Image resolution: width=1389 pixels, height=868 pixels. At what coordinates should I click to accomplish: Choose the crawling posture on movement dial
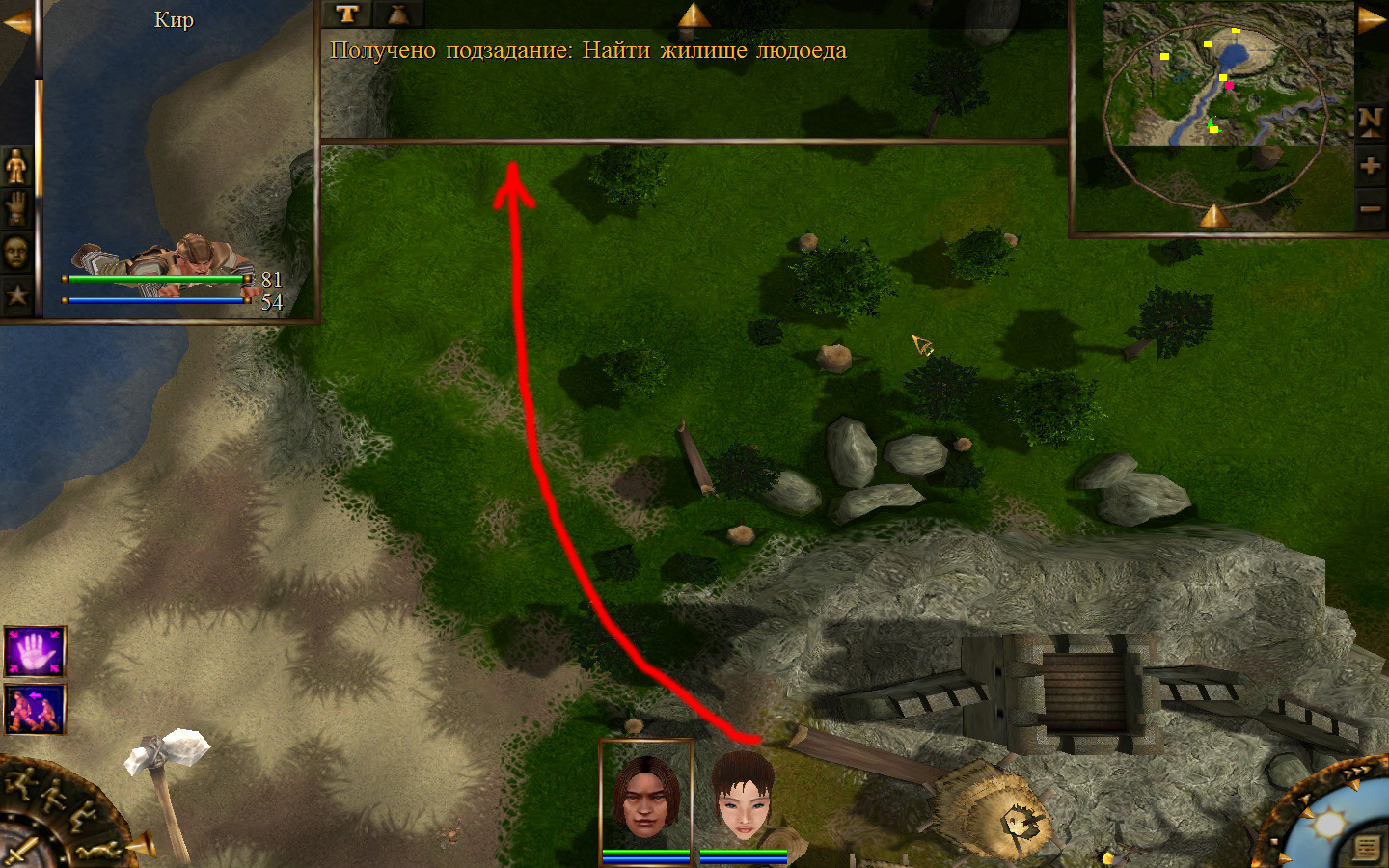(x=99, y=851)
